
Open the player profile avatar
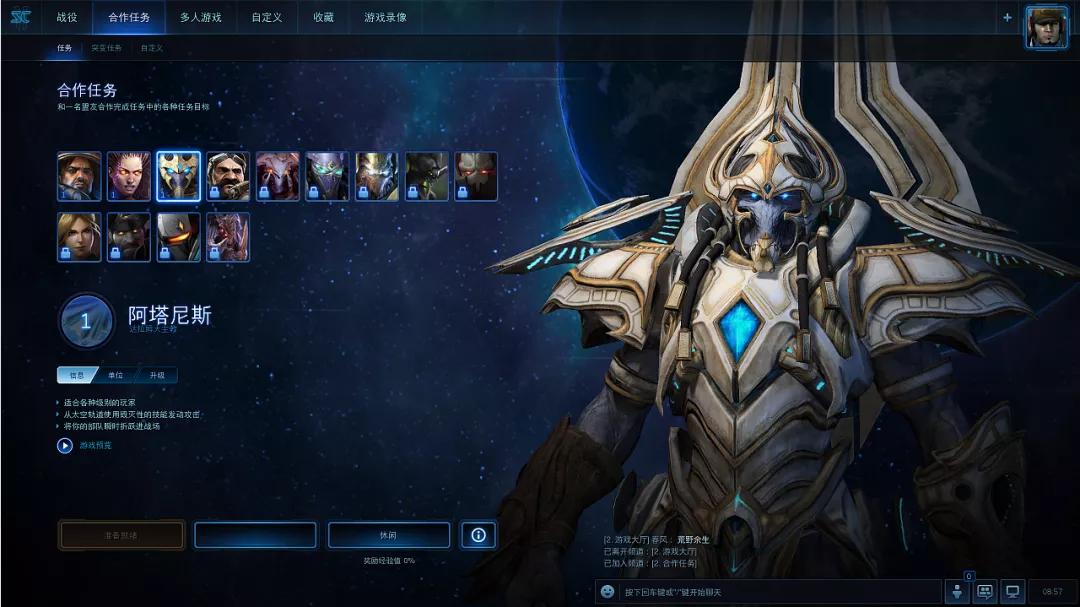(x=1046, y=26)
